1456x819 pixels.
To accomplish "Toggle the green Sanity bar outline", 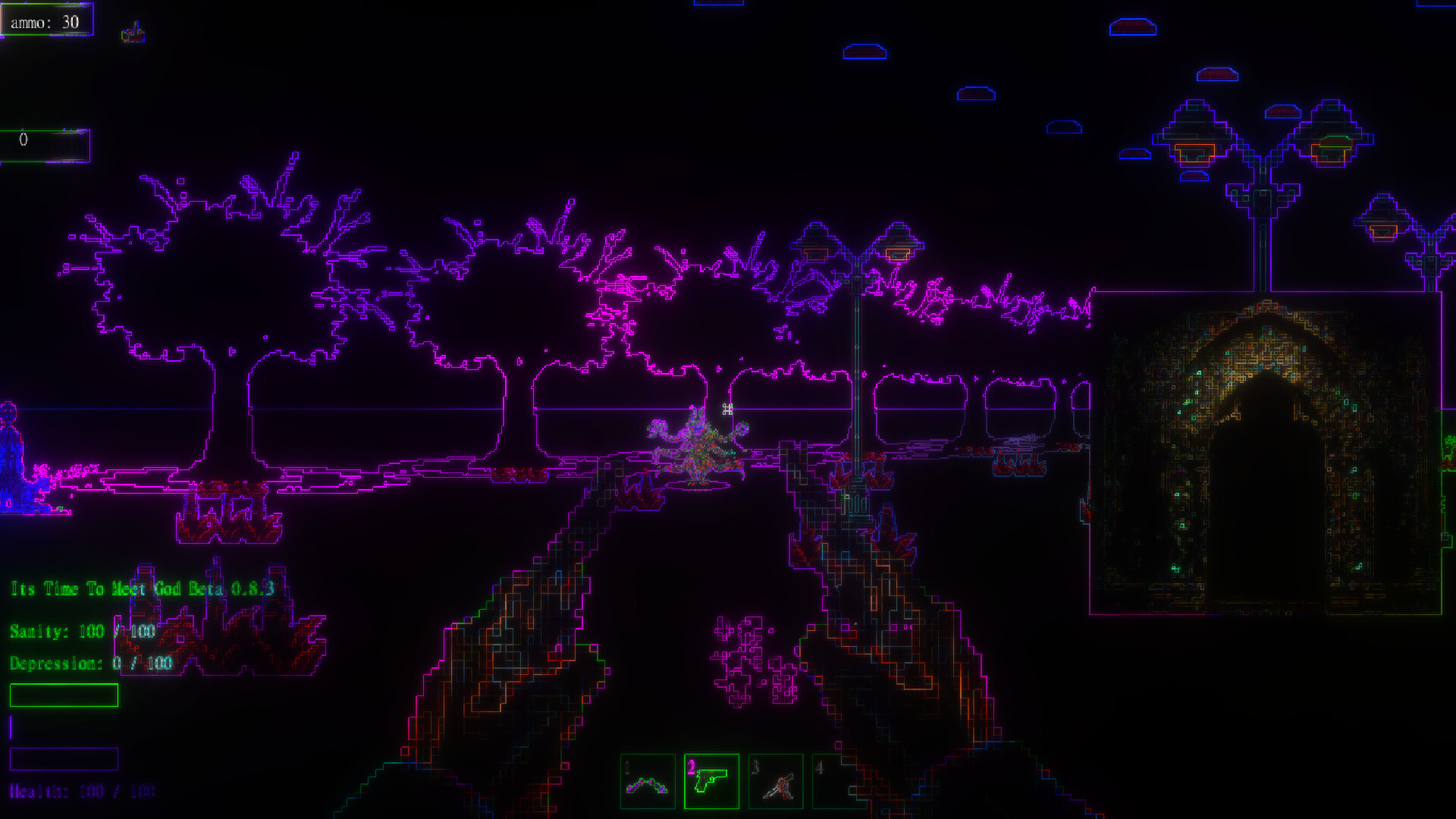I will coord(64,695).
